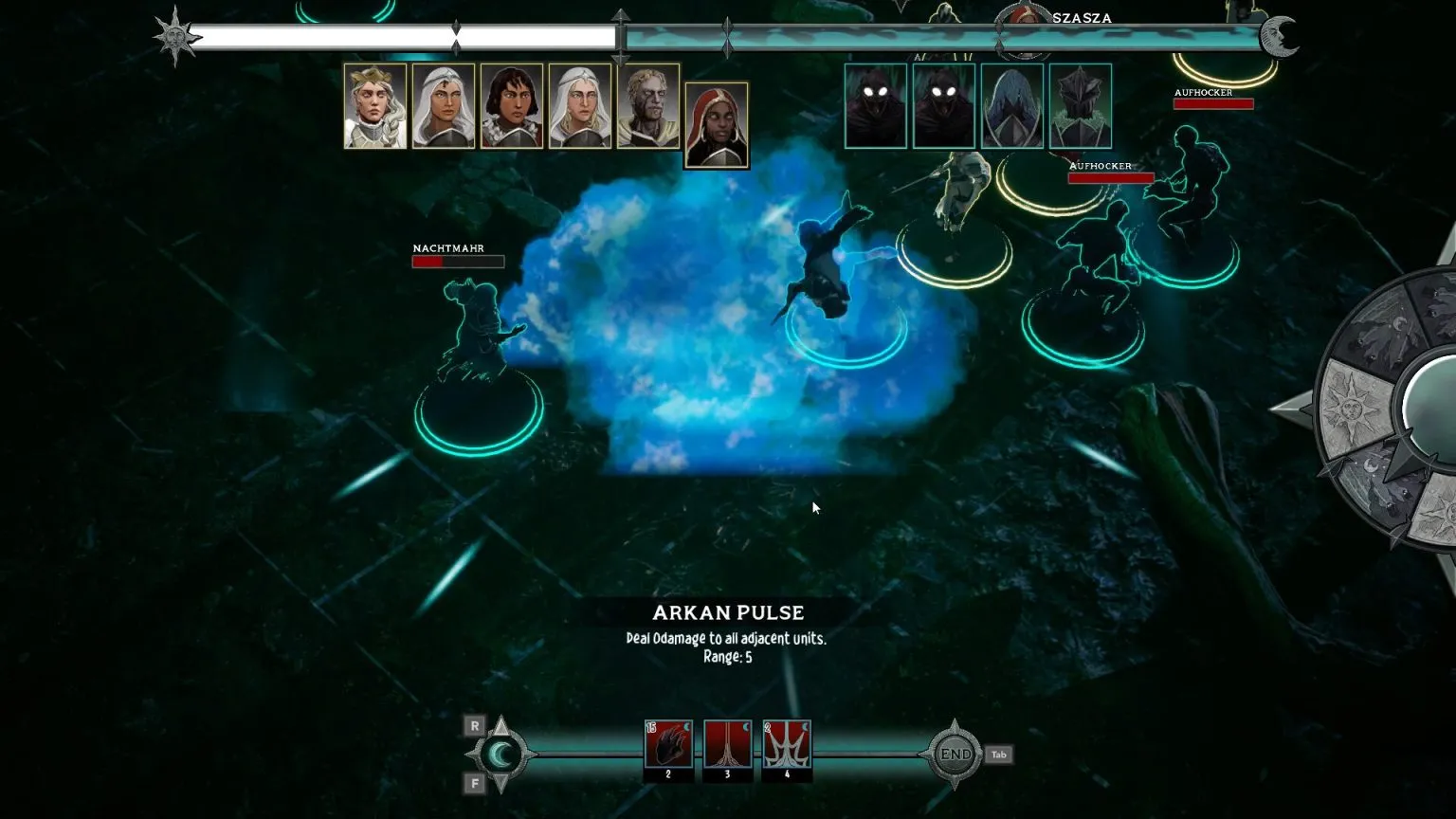The width and height of the screenshot is (1456, 819).
Task: Select the blonde knight's portrait on the far left
Action: (x=373, y=106)
